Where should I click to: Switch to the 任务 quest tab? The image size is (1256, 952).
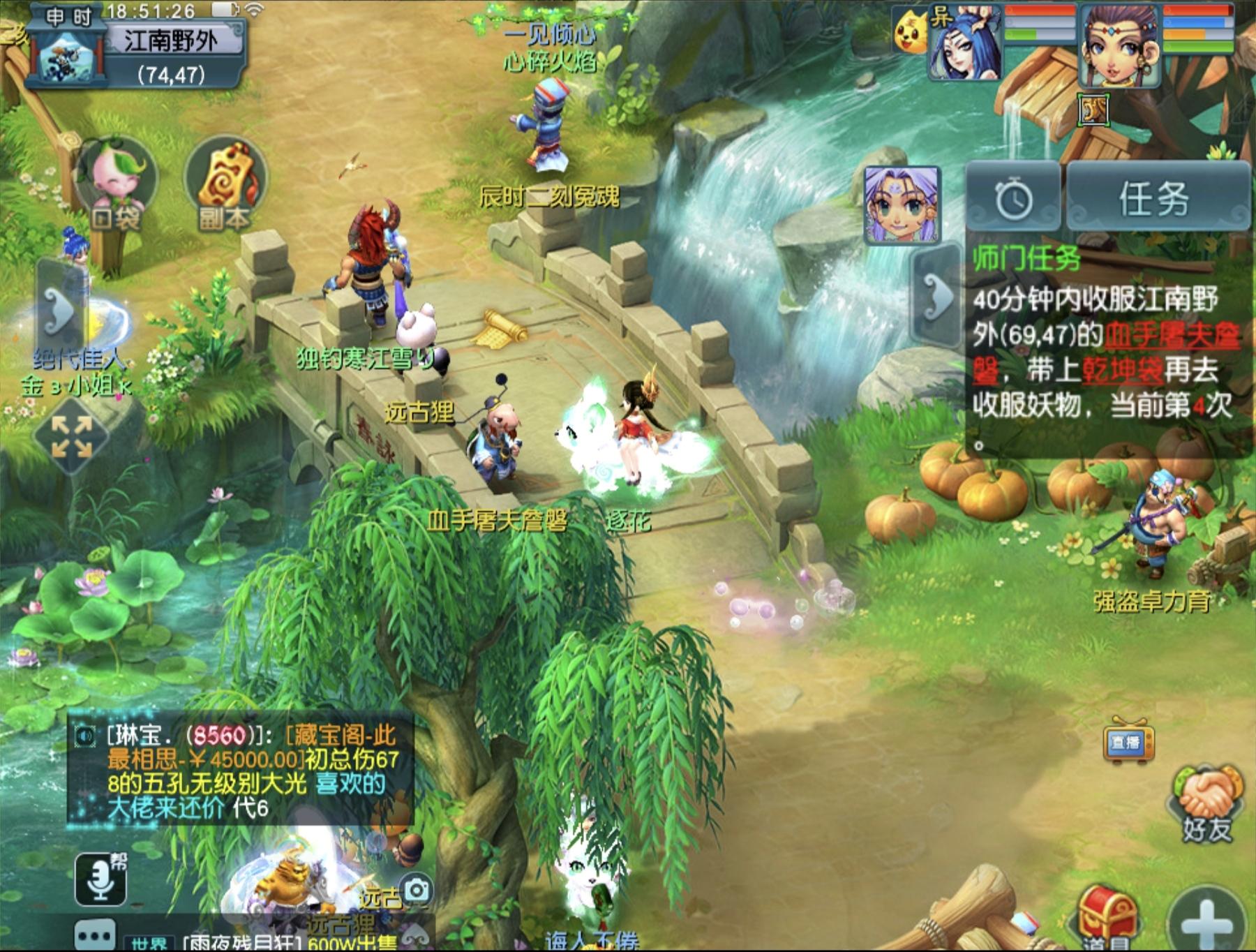(1155, 198)
